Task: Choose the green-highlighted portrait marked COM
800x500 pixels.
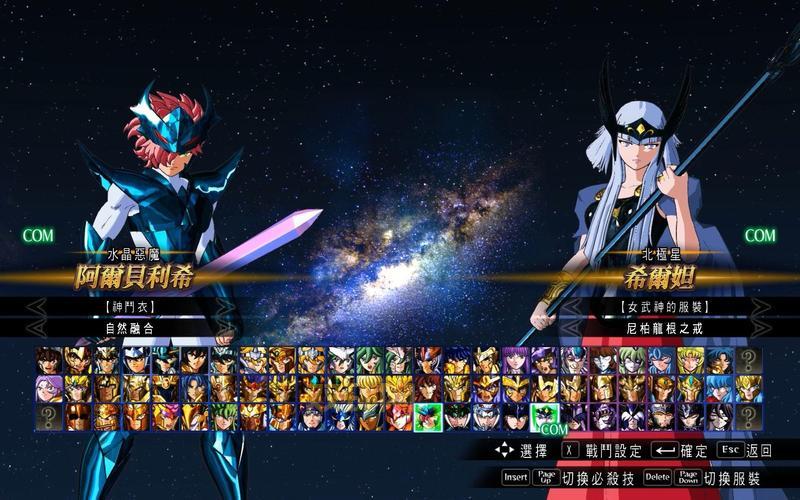Action: pyautogui.click(x=546, y=416)
